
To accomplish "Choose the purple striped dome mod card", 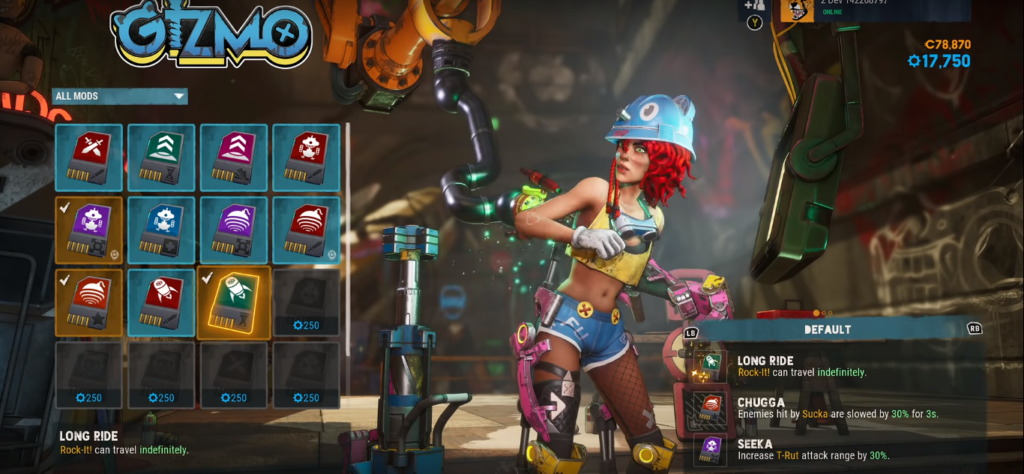I will click(234, 230).
